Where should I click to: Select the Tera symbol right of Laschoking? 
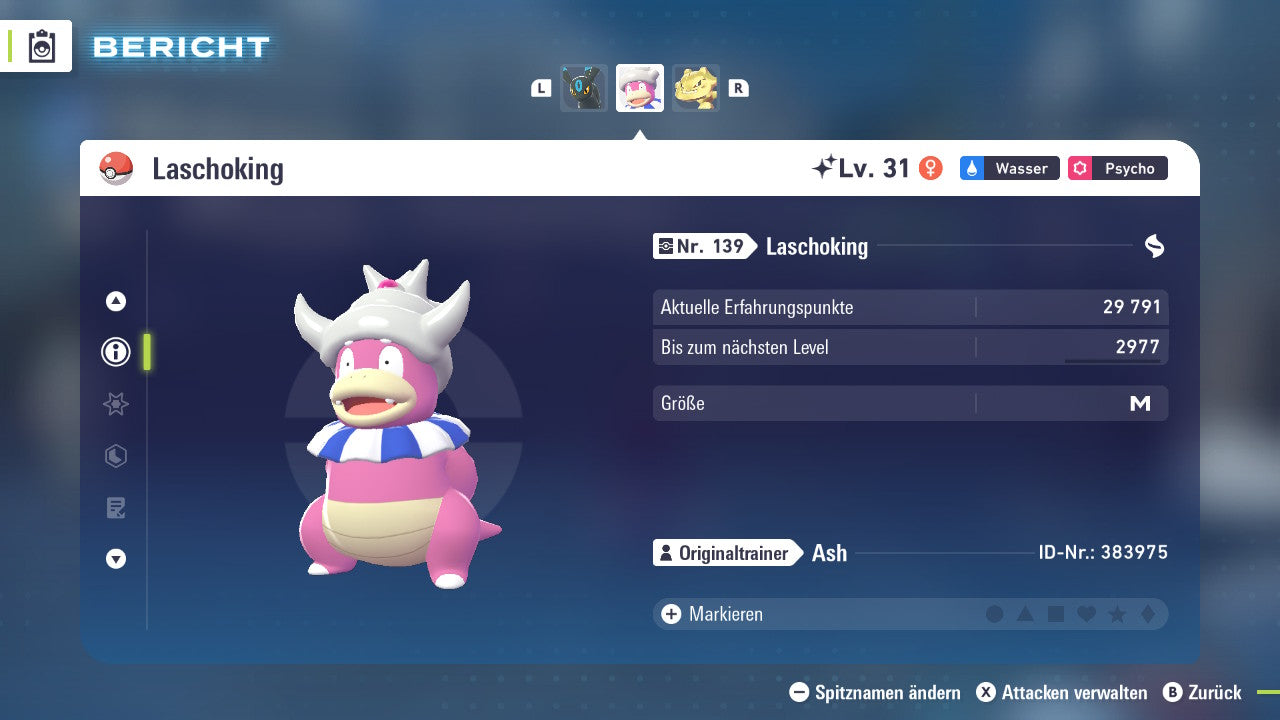click(1155, 245)
